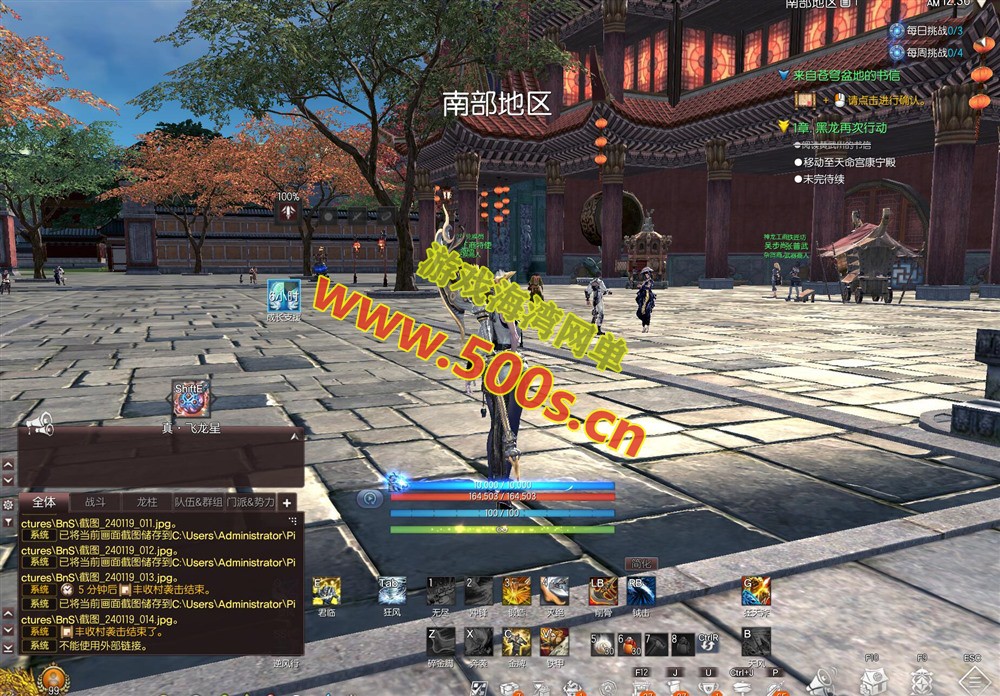This screenshot has width=1000, height=696.
Task: Click the 成长支援 growth support icon
Action: [x=284, y=294]
